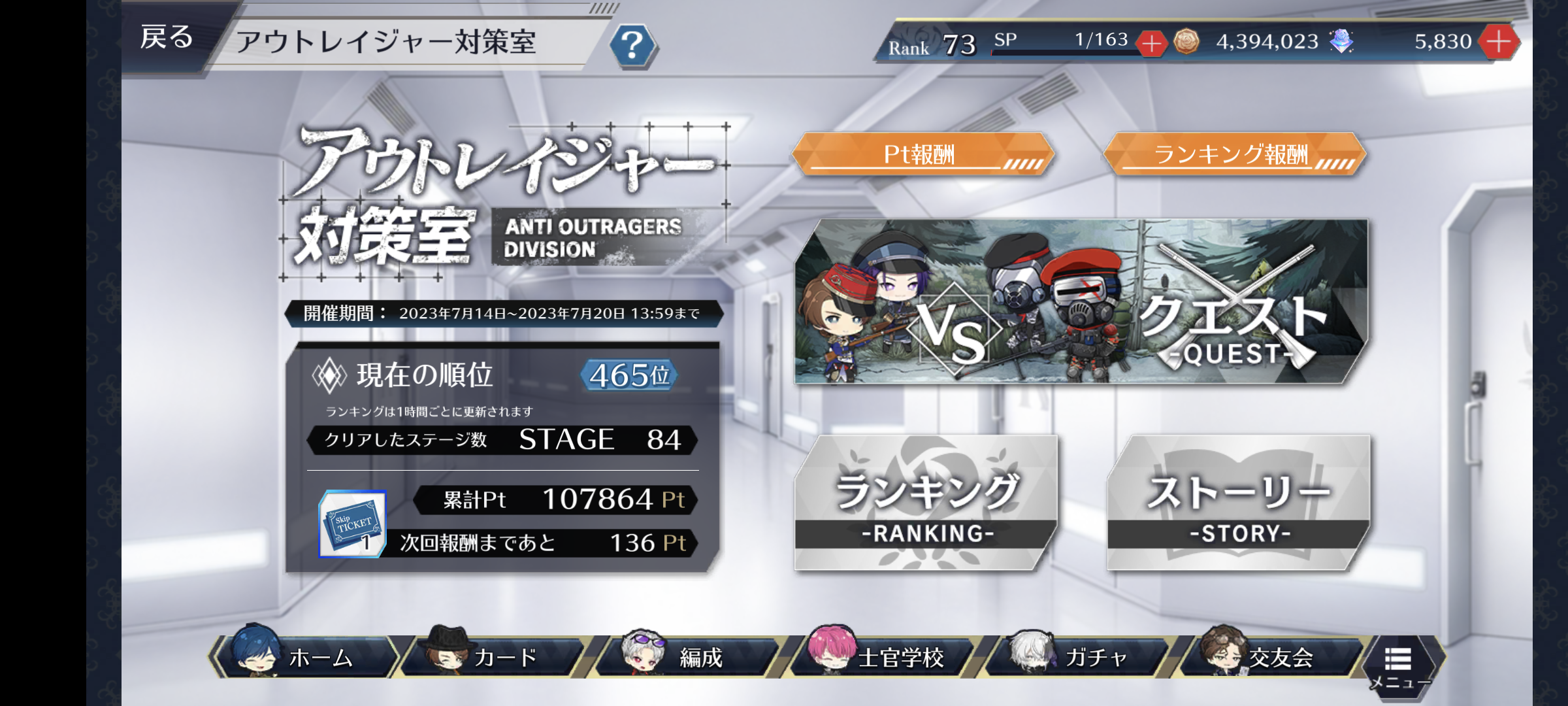1568x706 pixels.
Task: Visit the ガチャ gacha screen
Action: [1078, 656]
